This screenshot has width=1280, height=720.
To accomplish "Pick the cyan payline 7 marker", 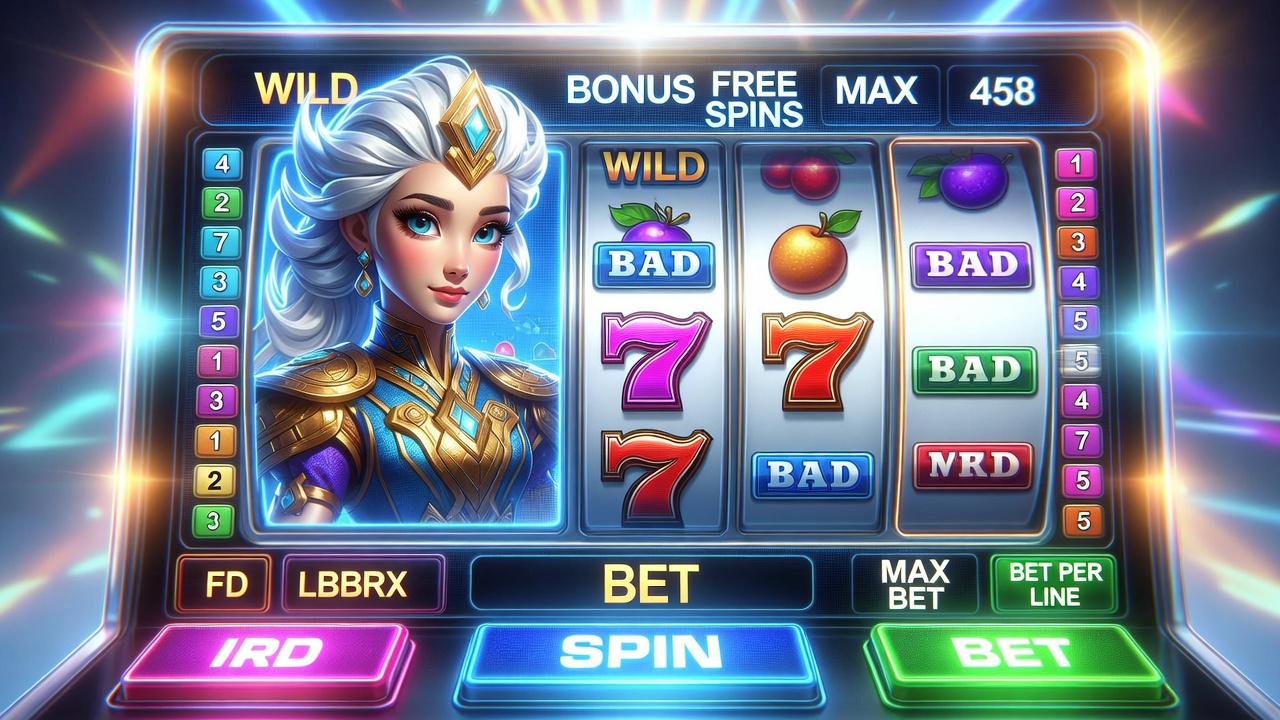I will [x=221, y=243].
